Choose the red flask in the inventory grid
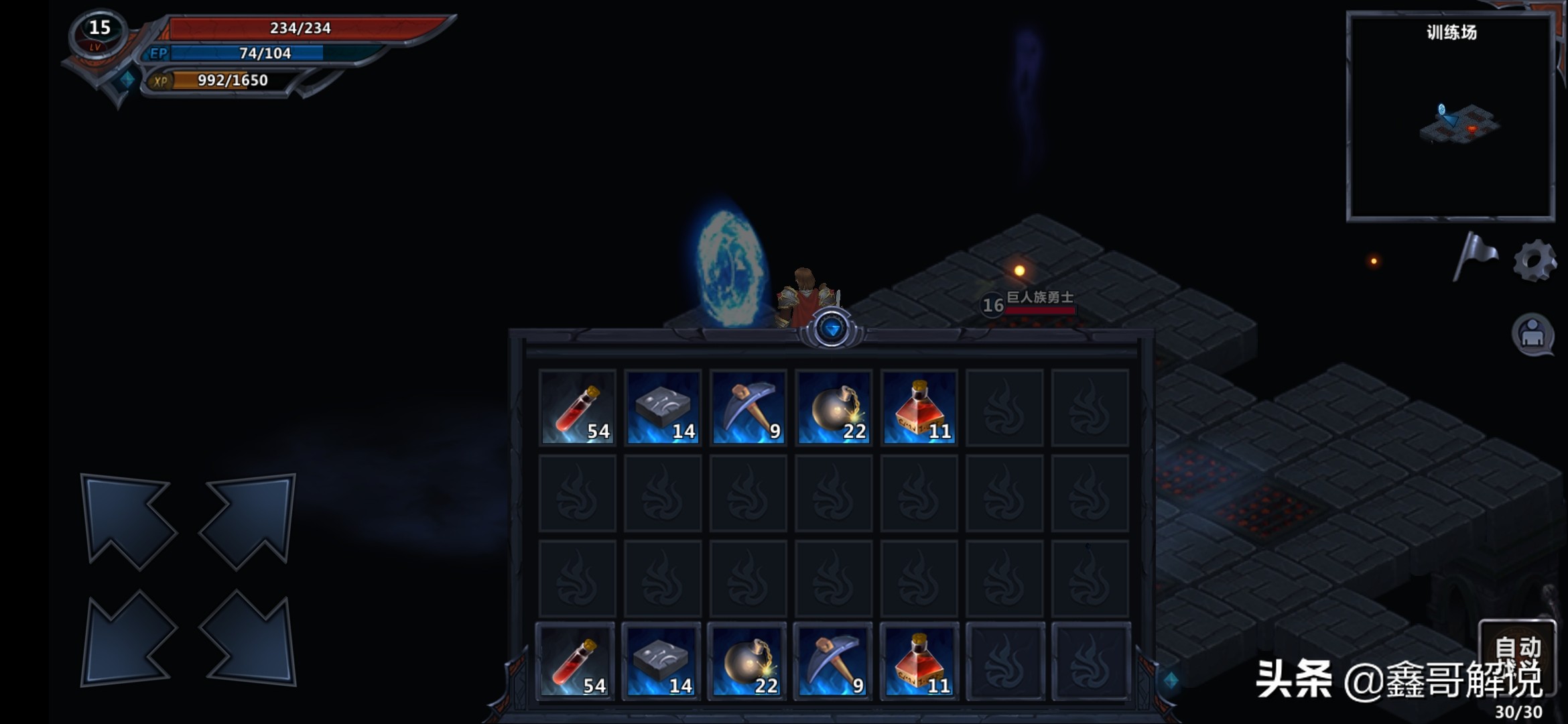 (919, 408)
